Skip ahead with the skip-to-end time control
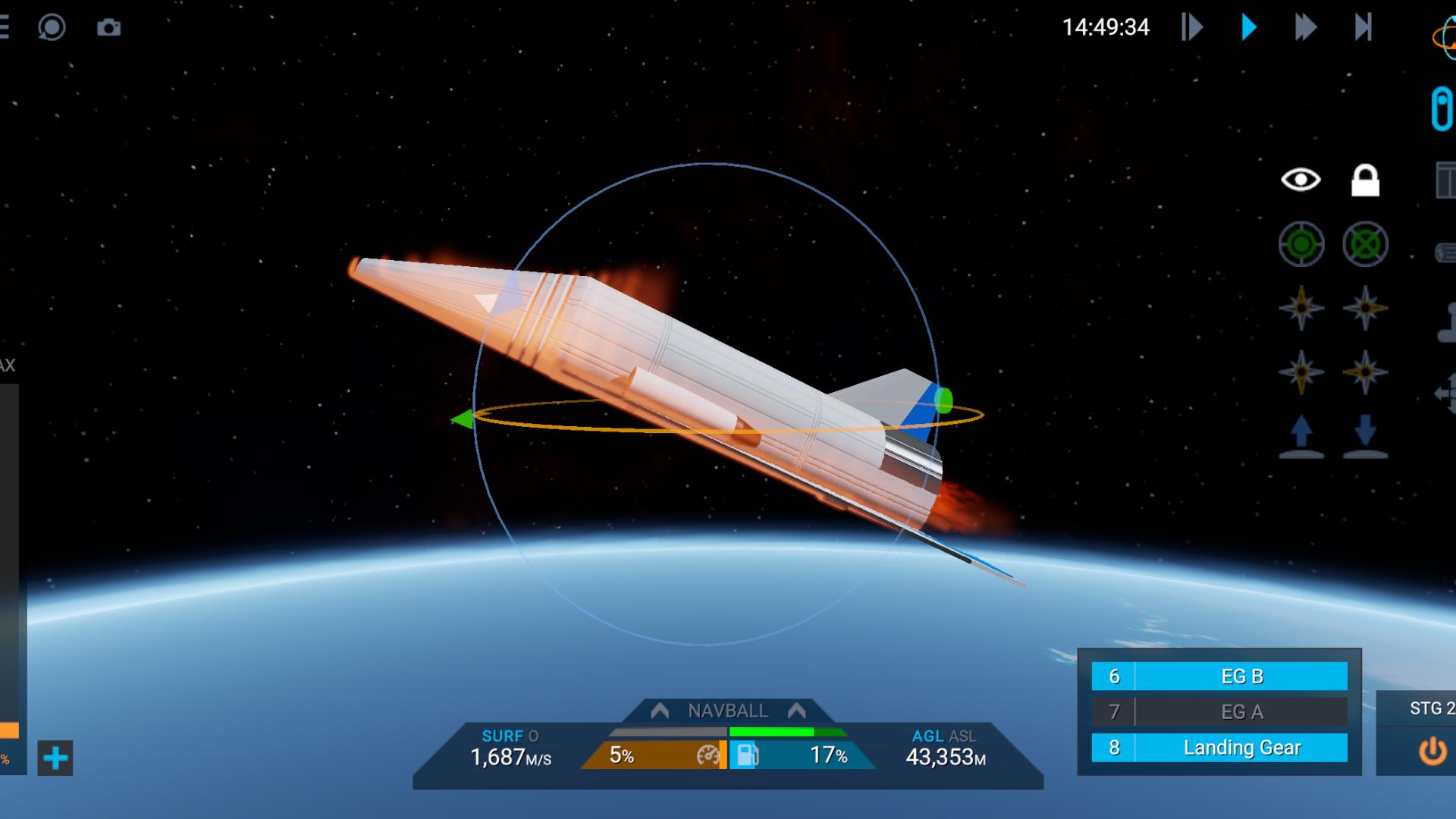This screenshot has width=1456, height=819. [x=1363, y=27]
